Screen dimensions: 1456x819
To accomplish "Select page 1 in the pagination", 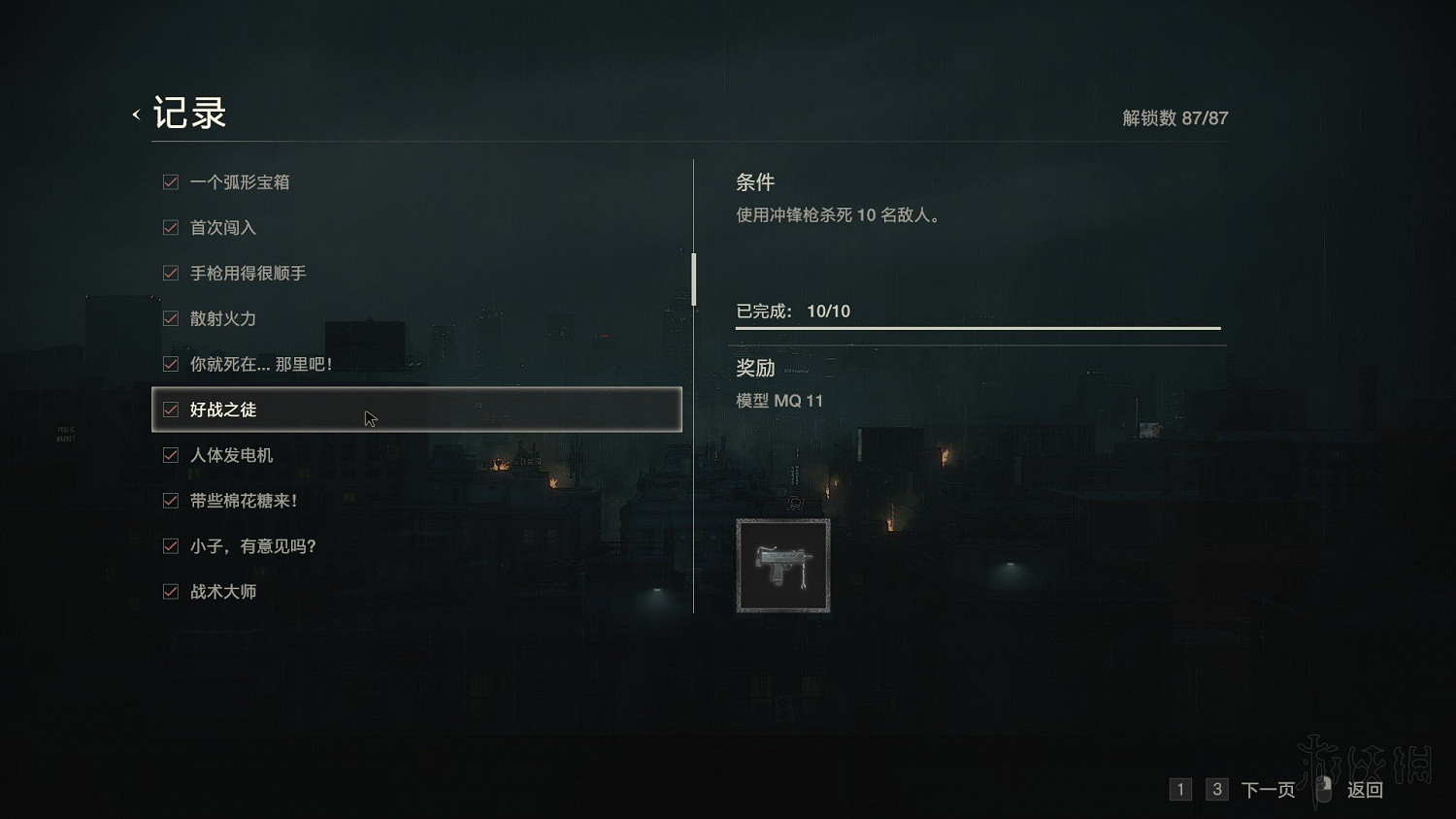I will pos(1180,790).
